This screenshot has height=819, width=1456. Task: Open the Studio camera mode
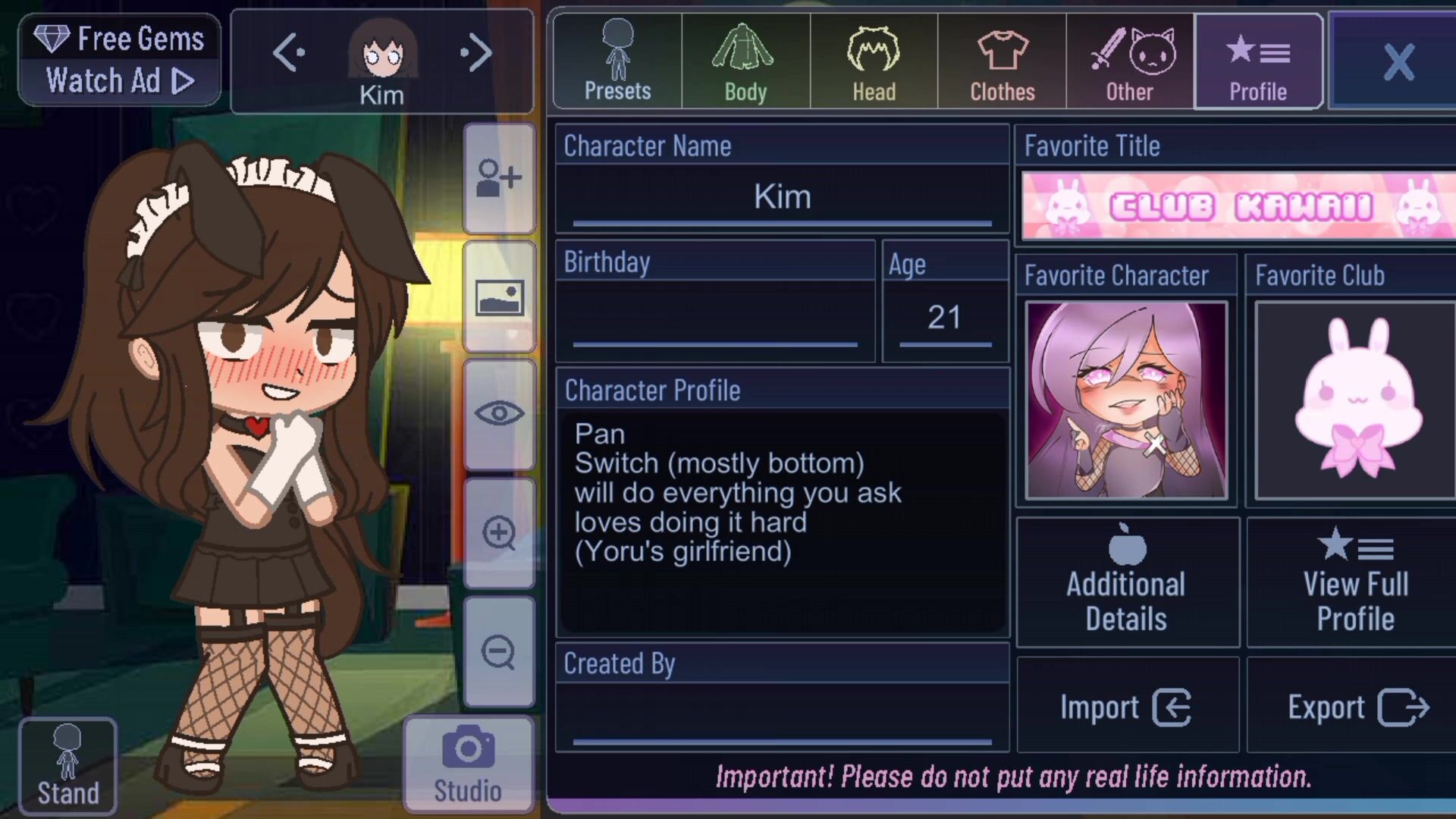click(468, 764)
